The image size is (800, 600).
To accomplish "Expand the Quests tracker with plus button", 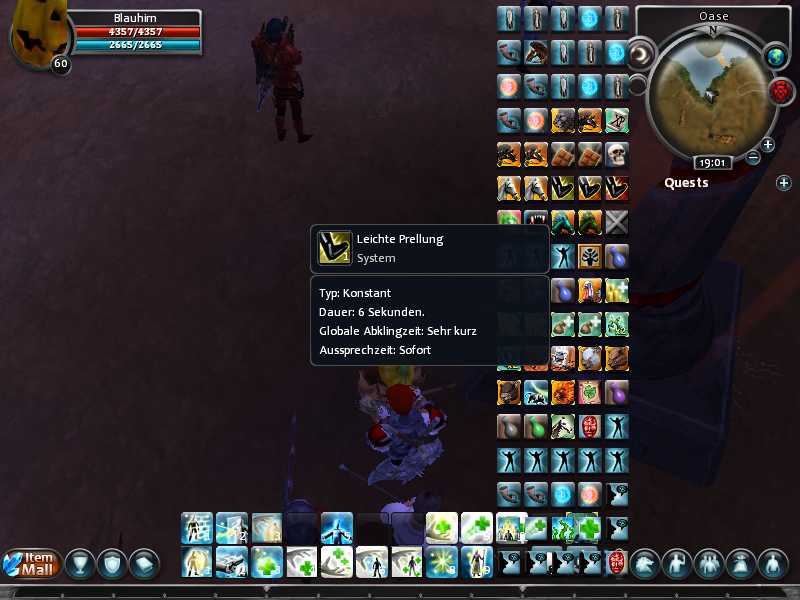I will click(x=784, y=182).
